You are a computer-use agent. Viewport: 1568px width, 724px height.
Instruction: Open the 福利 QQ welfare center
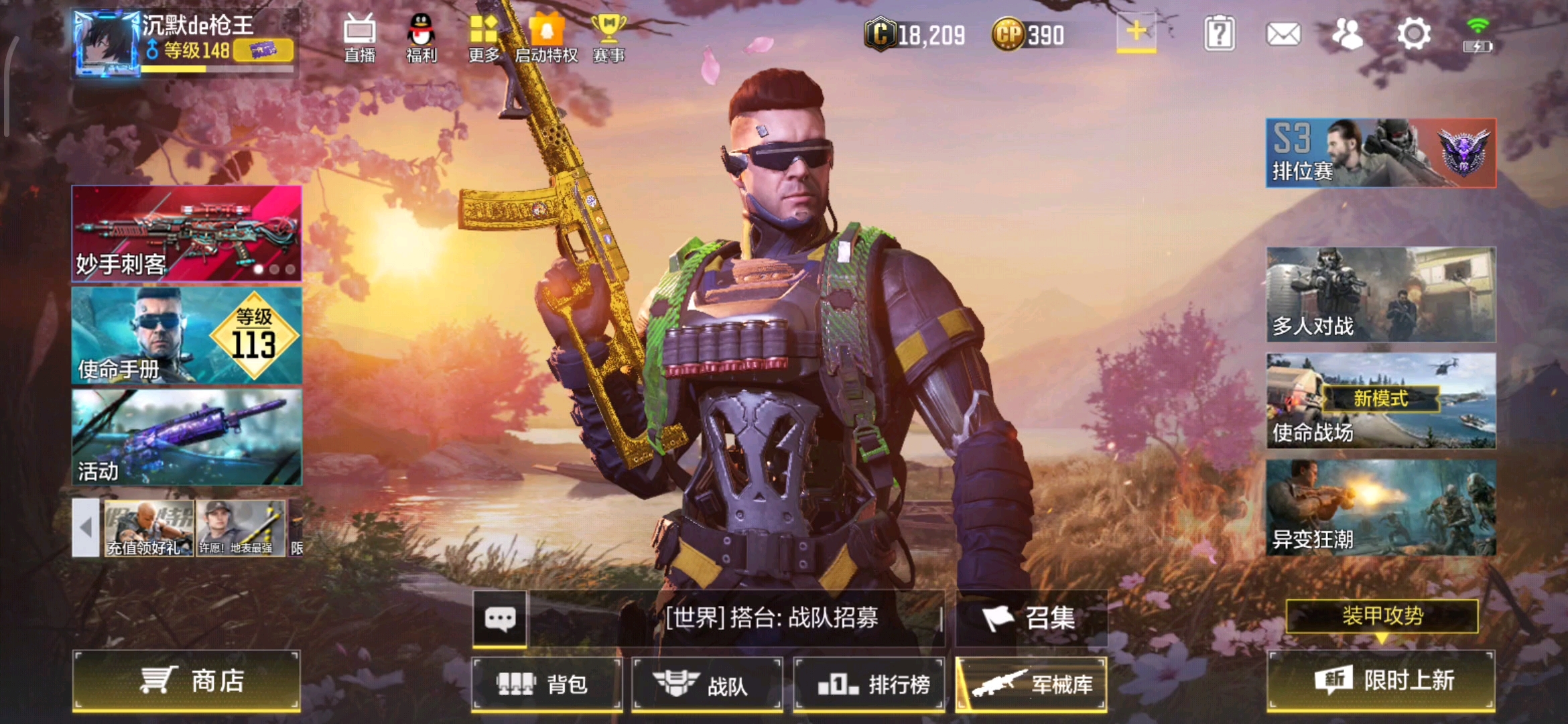422,40
